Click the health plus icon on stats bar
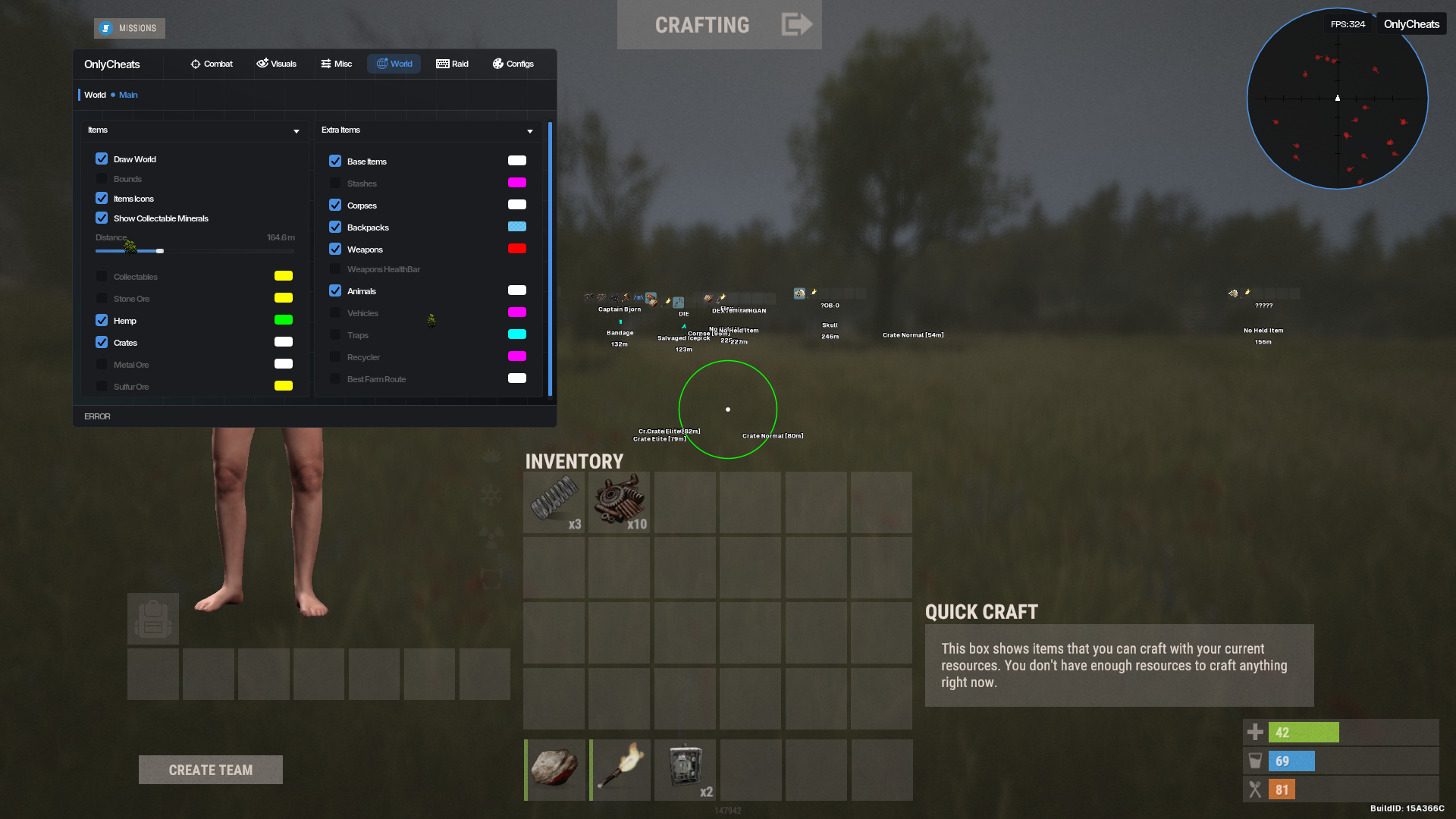1456x819 pixels. point(1255,732)
